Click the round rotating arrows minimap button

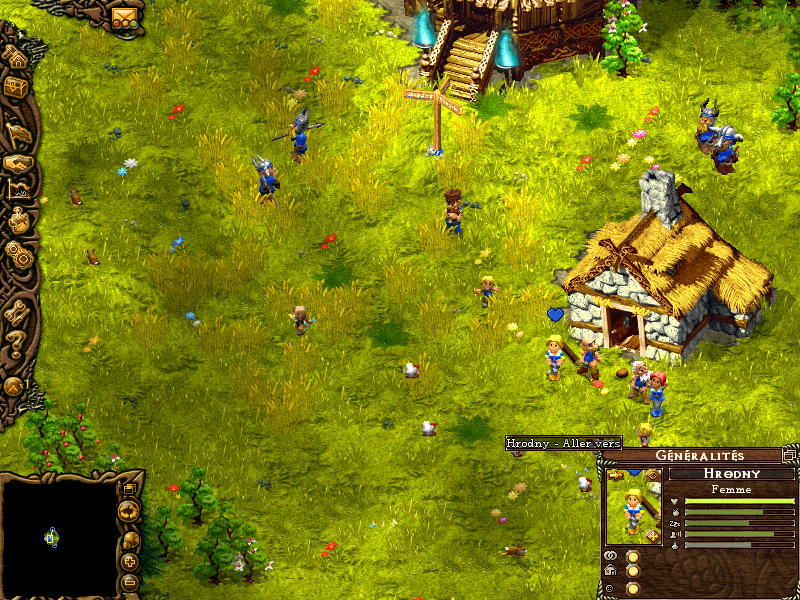point(129,511)
